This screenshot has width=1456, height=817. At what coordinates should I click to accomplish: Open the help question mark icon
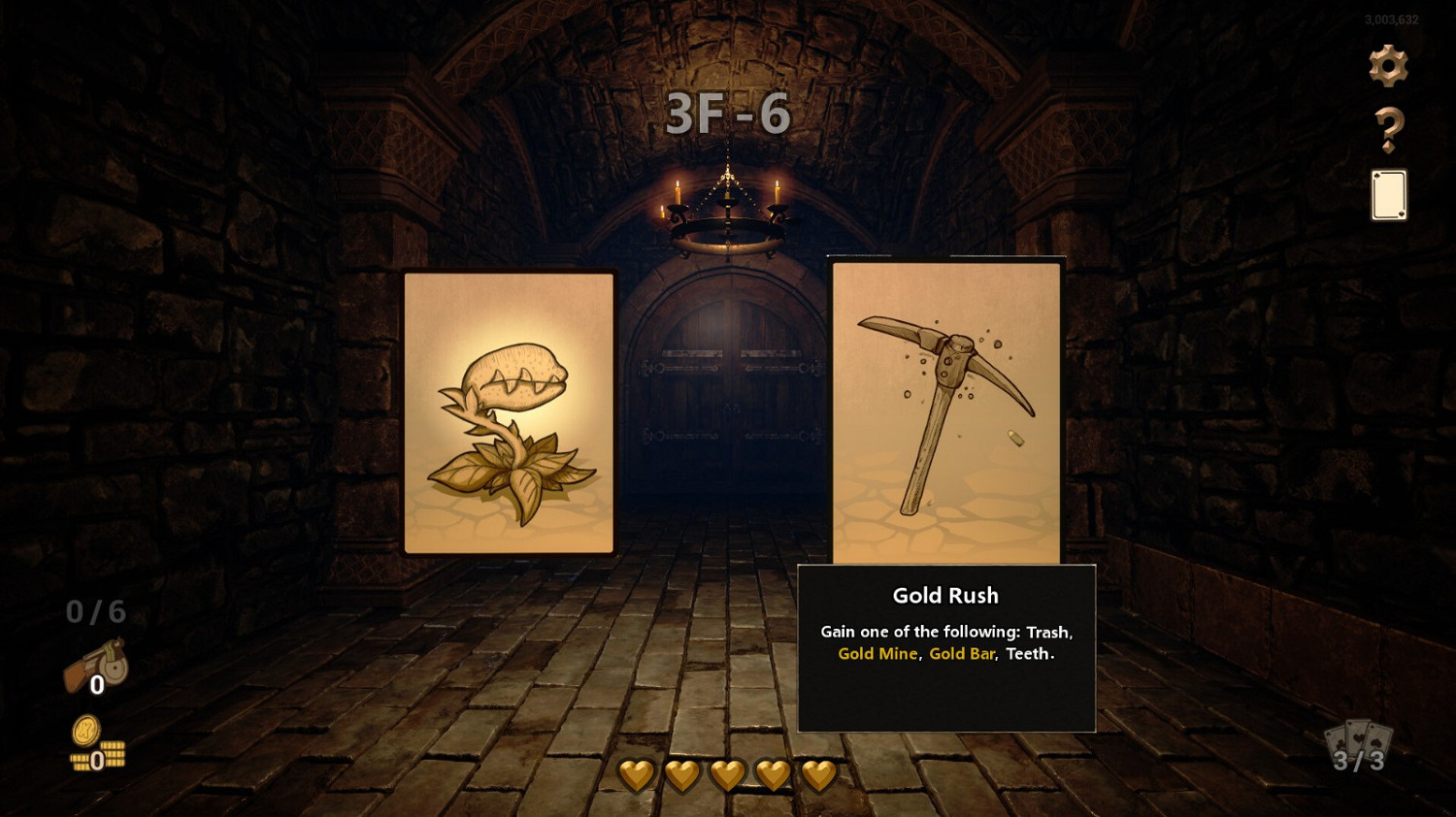tap(1390, 128)
